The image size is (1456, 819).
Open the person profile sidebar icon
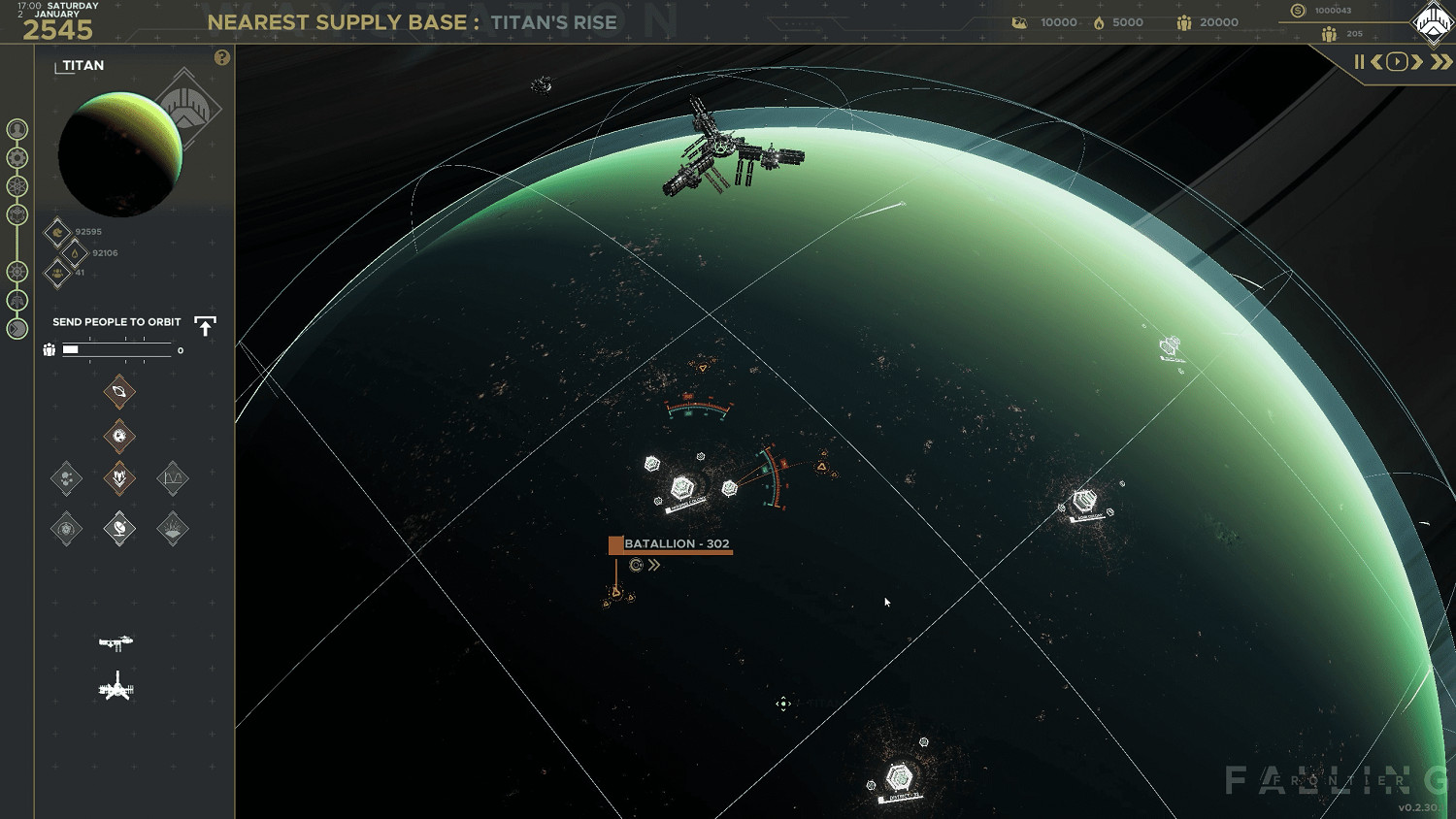(17, 129)
